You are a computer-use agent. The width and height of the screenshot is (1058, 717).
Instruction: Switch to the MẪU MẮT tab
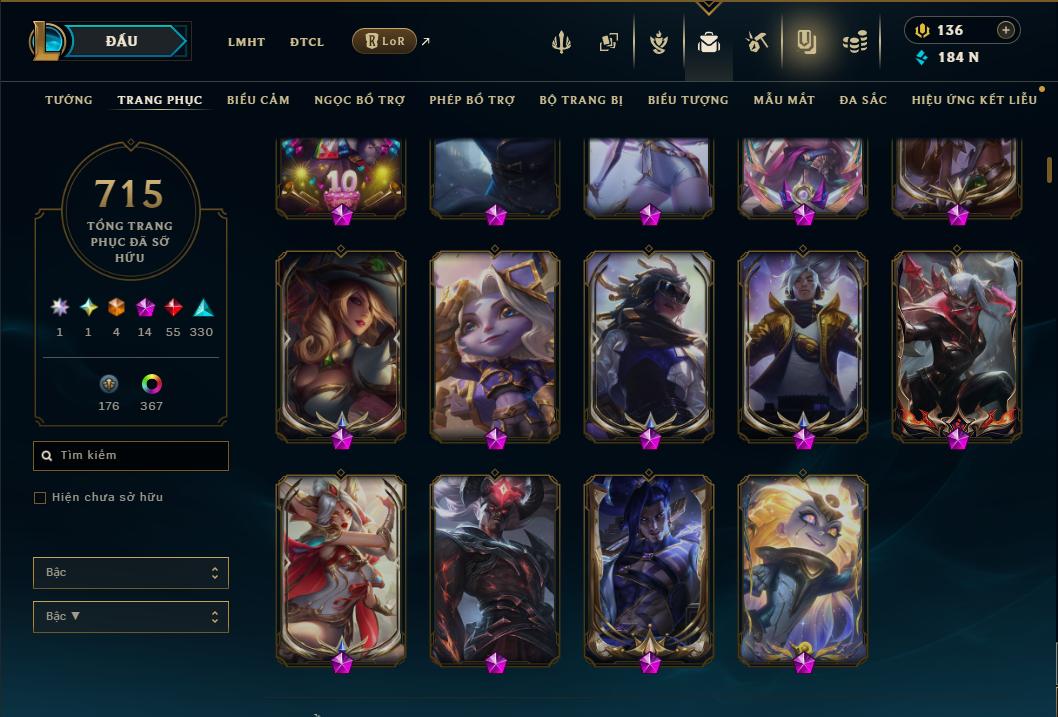tap(784, 100)
